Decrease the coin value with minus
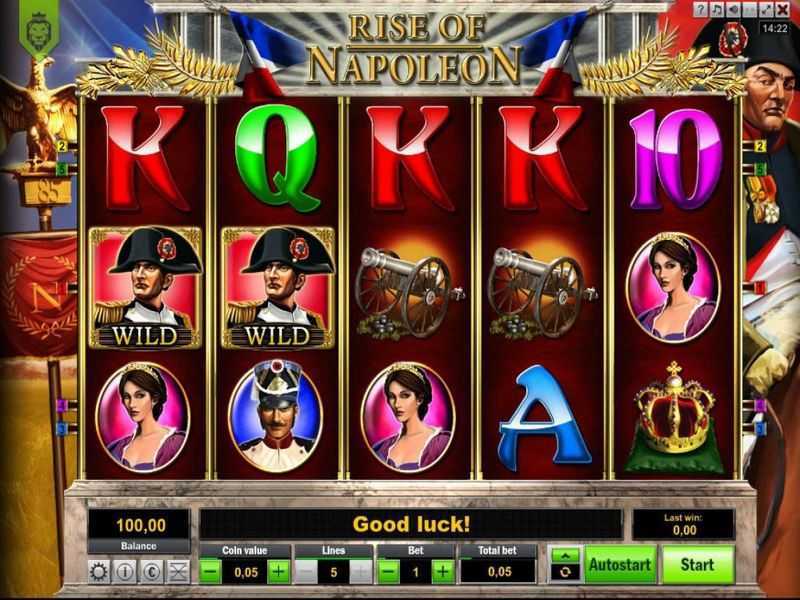Screen dimensions: 800x600 (211, 572)
